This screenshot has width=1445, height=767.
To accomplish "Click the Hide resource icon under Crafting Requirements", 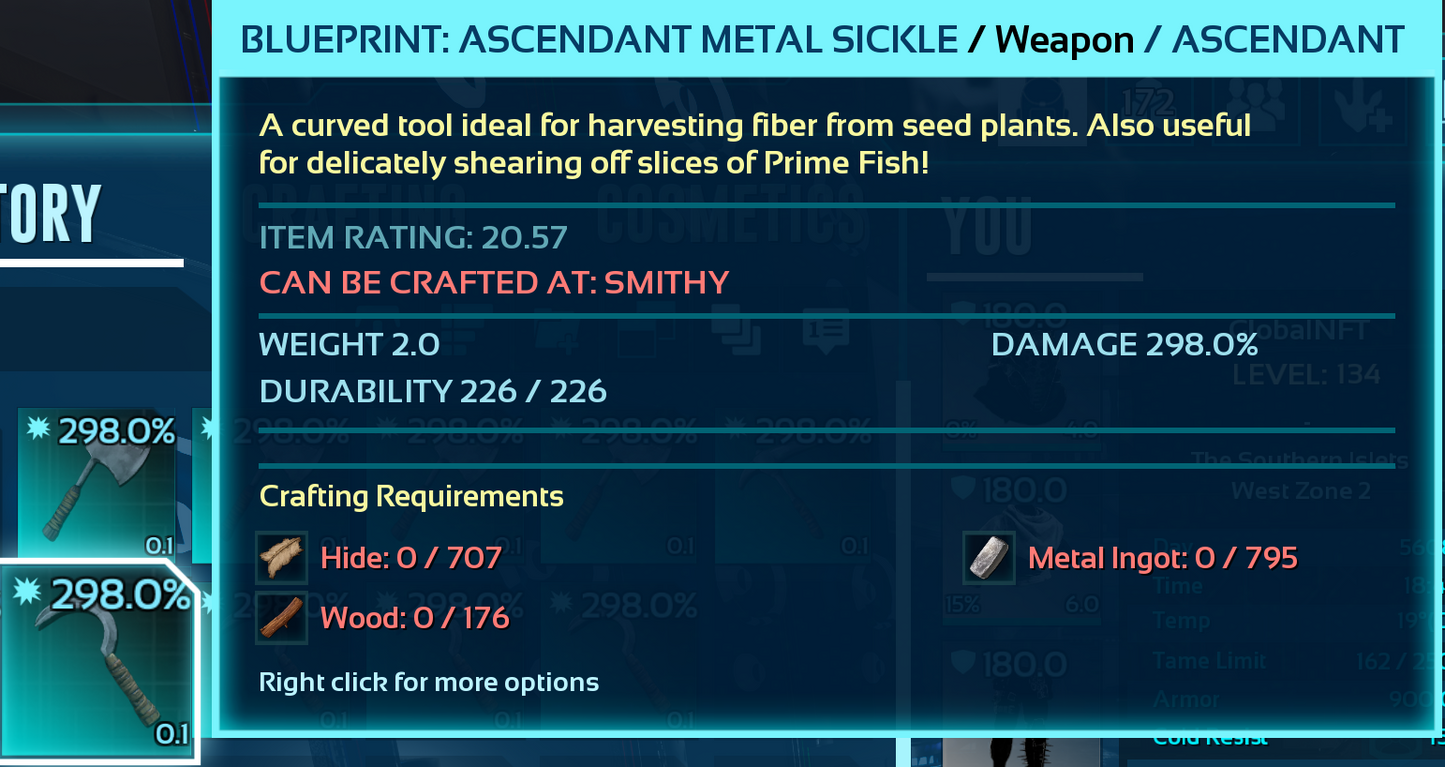I will (x=281, y=557).
